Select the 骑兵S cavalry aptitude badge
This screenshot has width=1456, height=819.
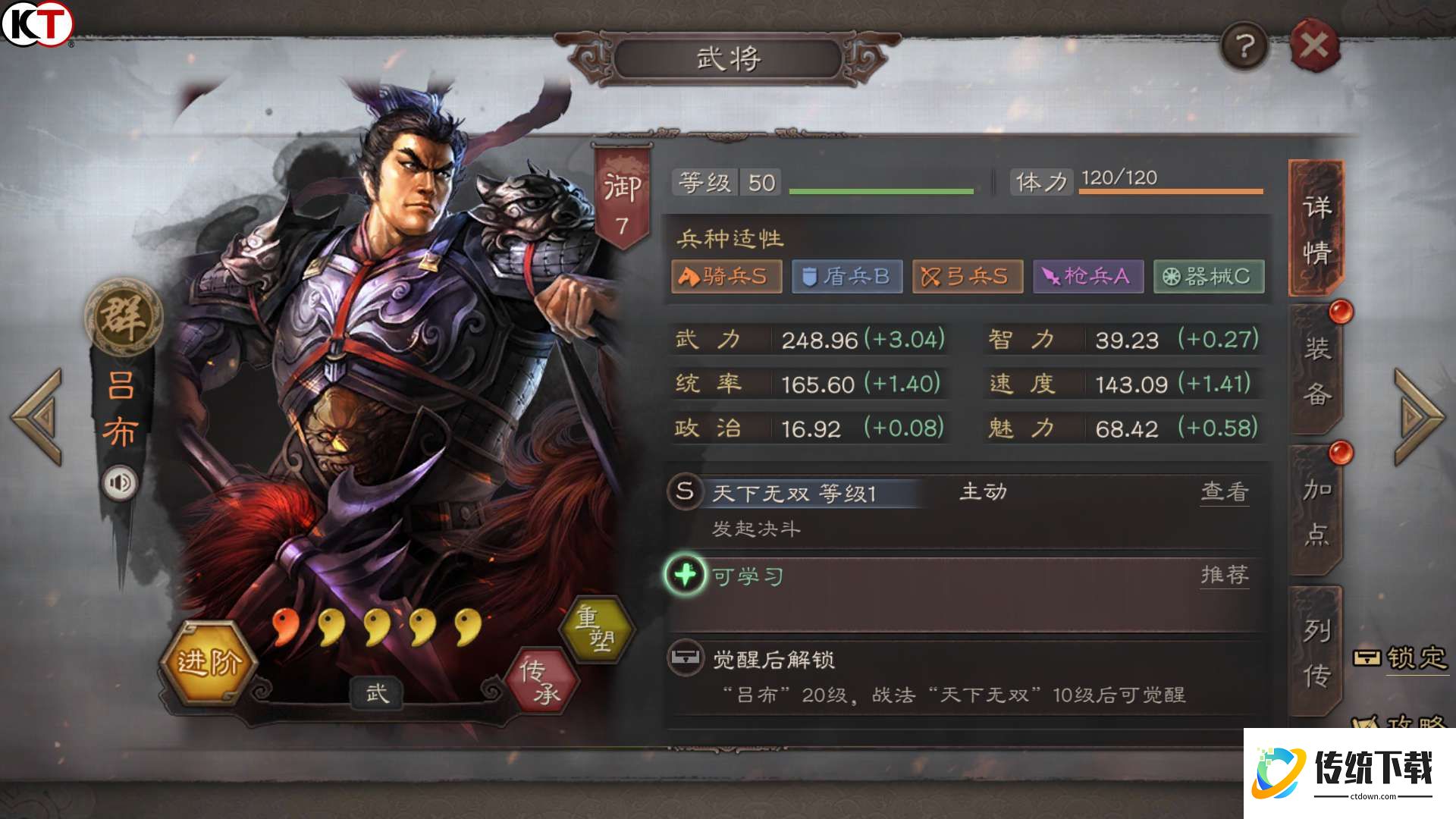coord(726,278)
